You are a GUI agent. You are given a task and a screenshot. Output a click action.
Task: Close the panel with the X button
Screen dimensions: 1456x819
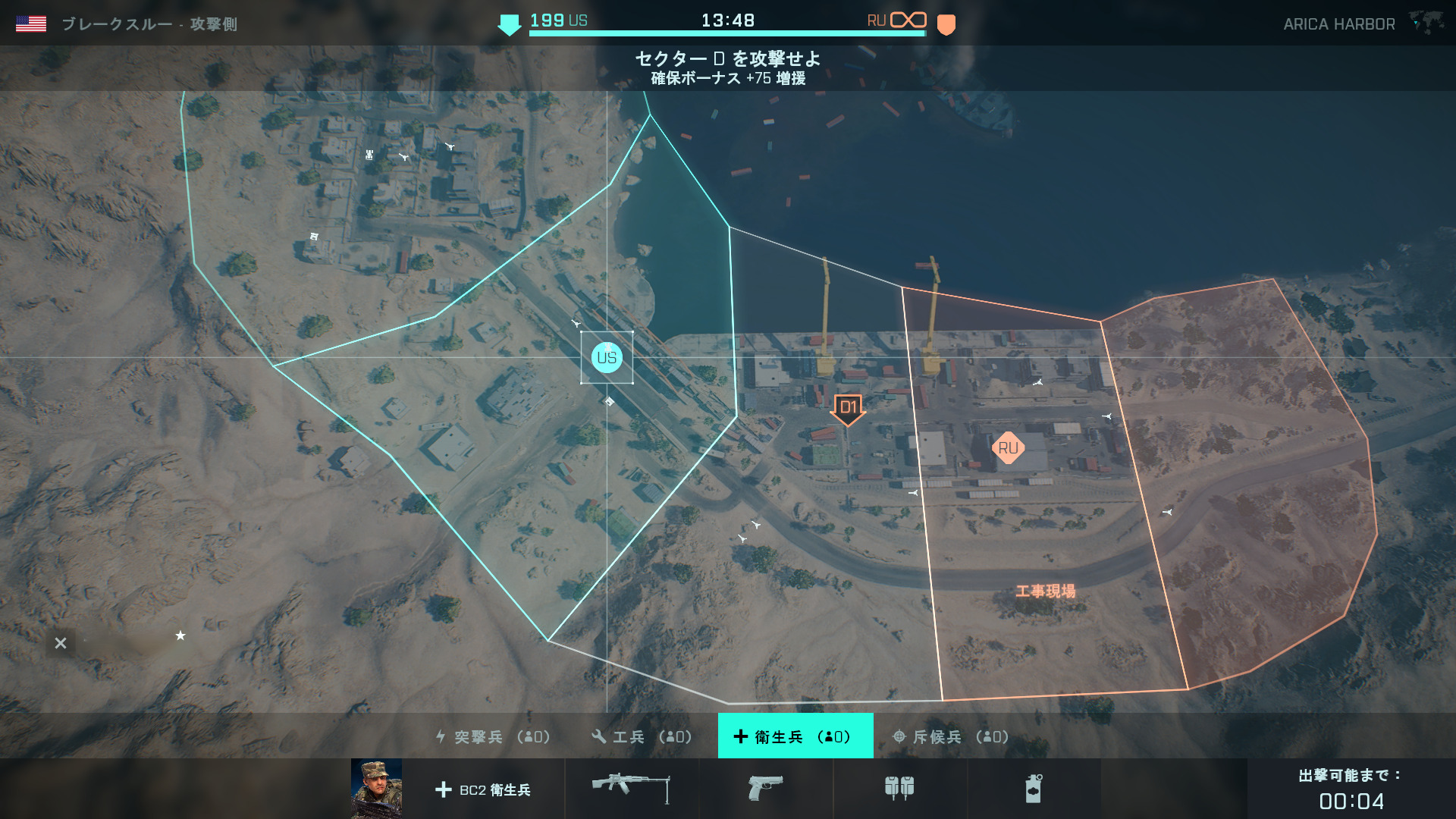(x=61, y=644)
